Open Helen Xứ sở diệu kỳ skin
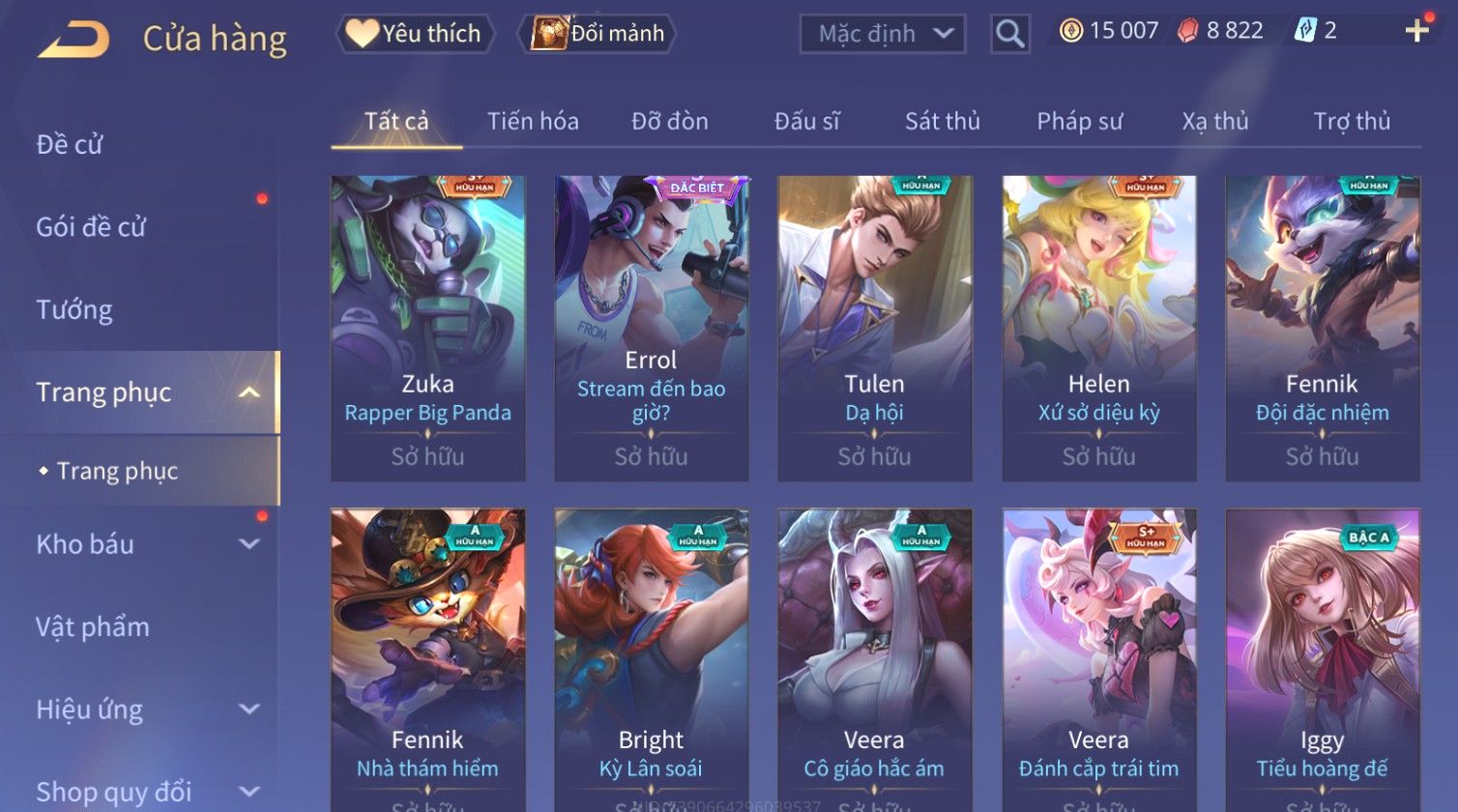Screen dimensions: 1458x812 (1098, 328)
